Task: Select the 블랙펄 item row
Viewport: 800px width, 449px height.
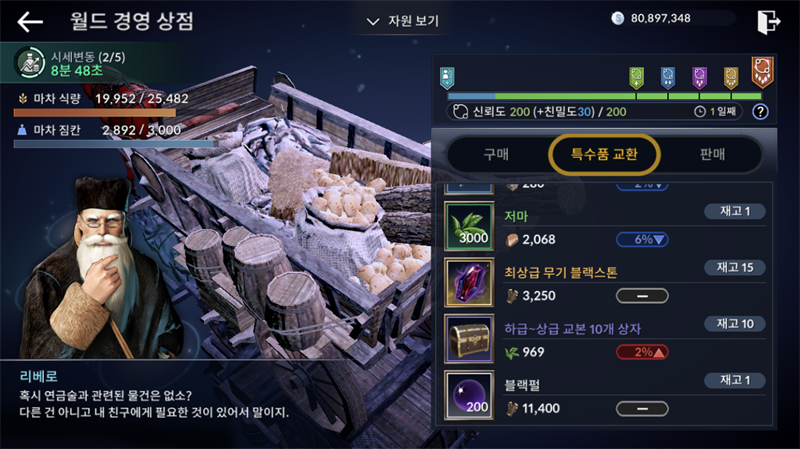Action: point(608,395)
